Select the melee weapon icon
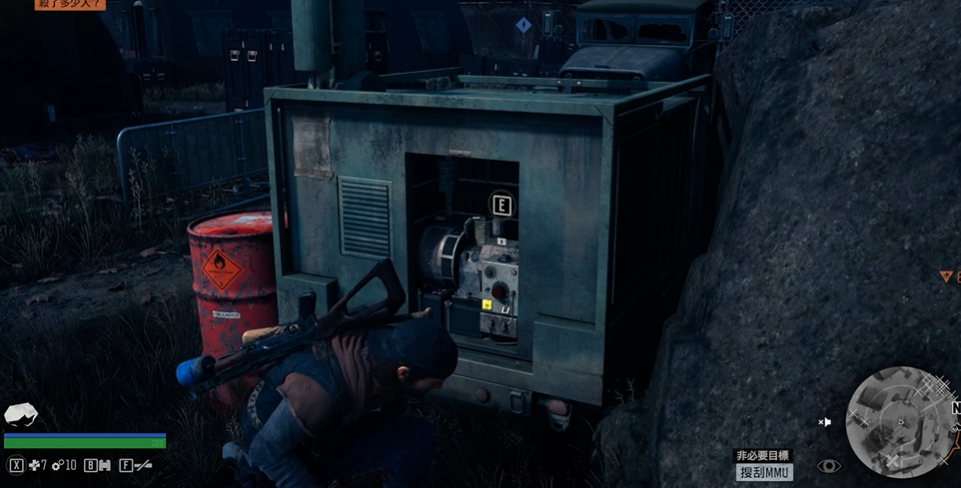 [x=143, y=465]
